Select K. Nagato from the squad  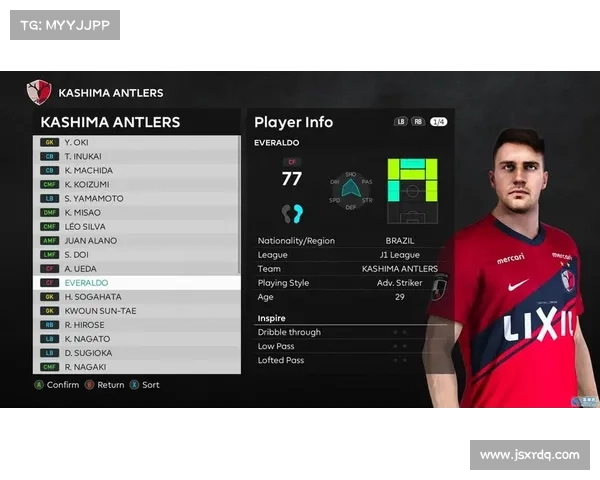point(135,339)
